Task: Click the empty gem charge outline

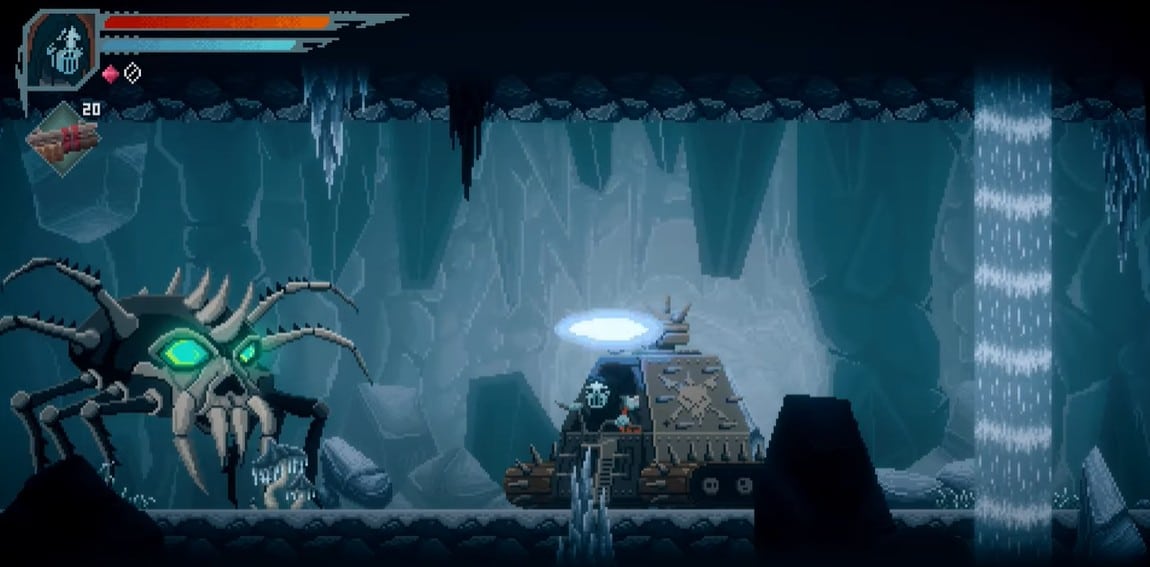Action: tap(132, 73)
